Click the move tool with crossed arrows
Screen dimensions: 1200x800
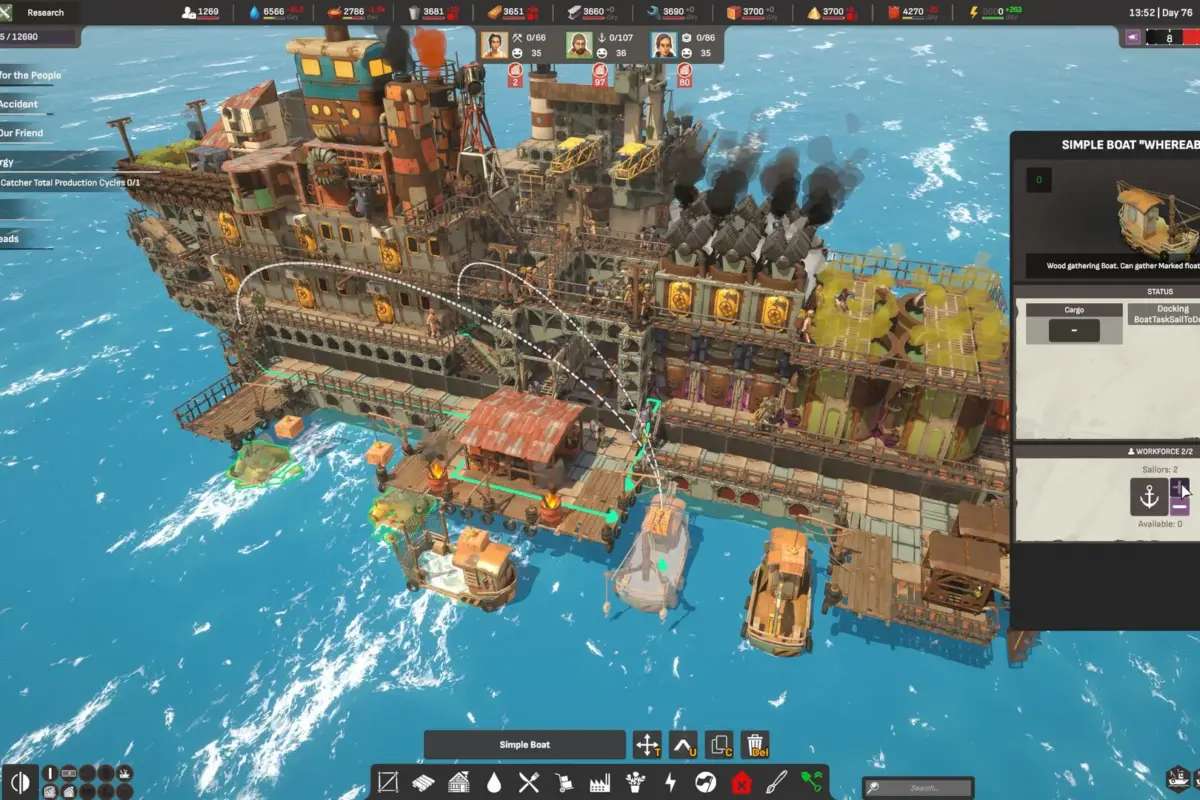tap(647, 745)
